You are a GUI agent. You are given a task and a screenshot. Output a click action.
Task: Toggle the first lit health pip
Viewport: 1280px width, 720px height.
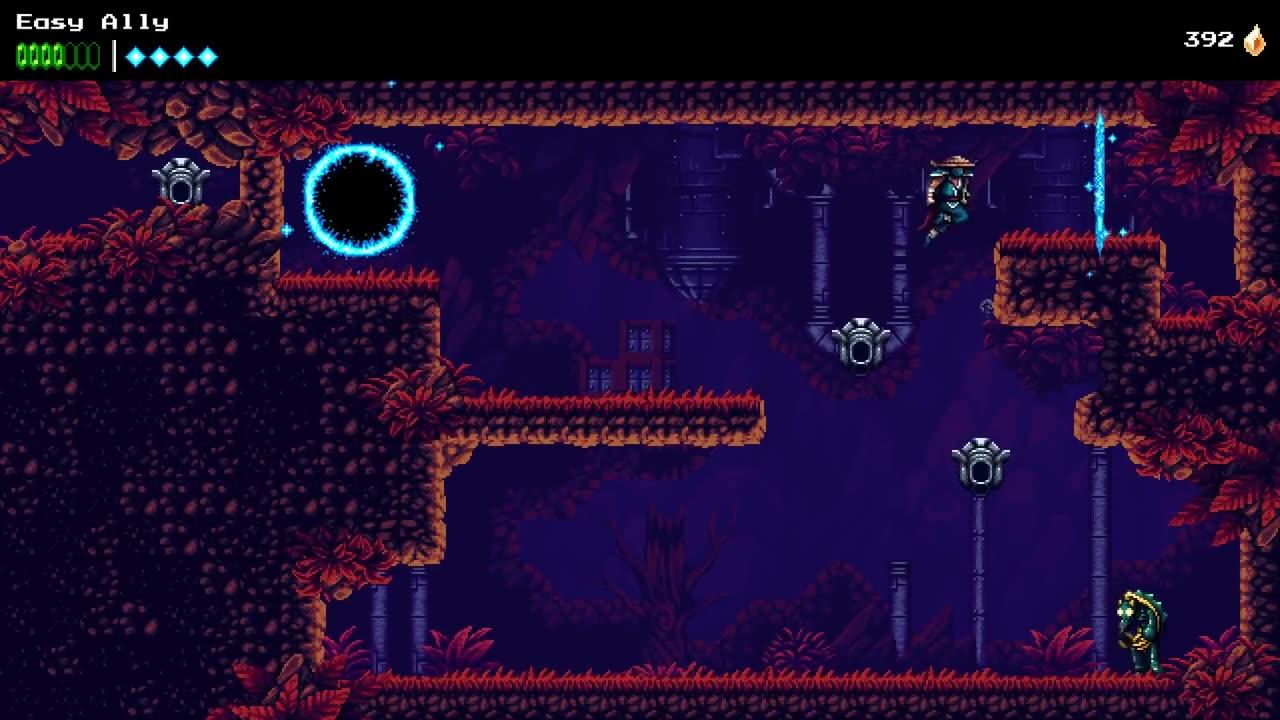pos(21,55)
